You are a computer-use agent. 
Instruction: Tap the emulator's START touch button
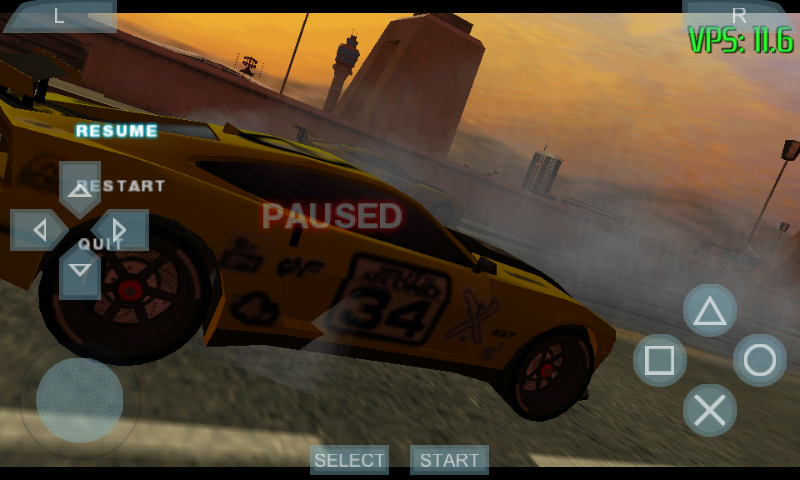coord(449,460)
